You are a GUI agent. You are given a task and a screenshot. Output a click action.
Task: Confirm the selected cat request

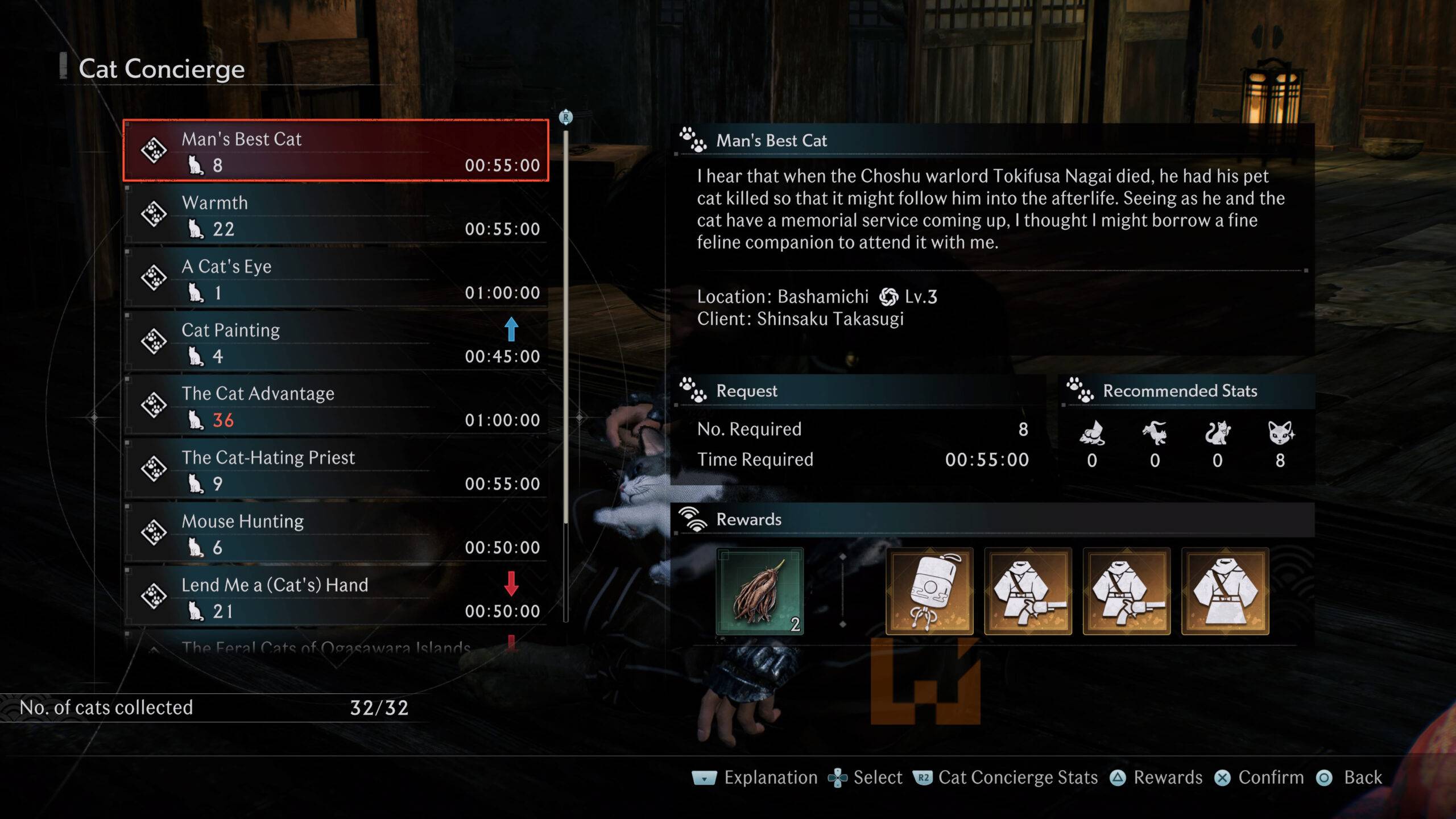[1259, 777]
